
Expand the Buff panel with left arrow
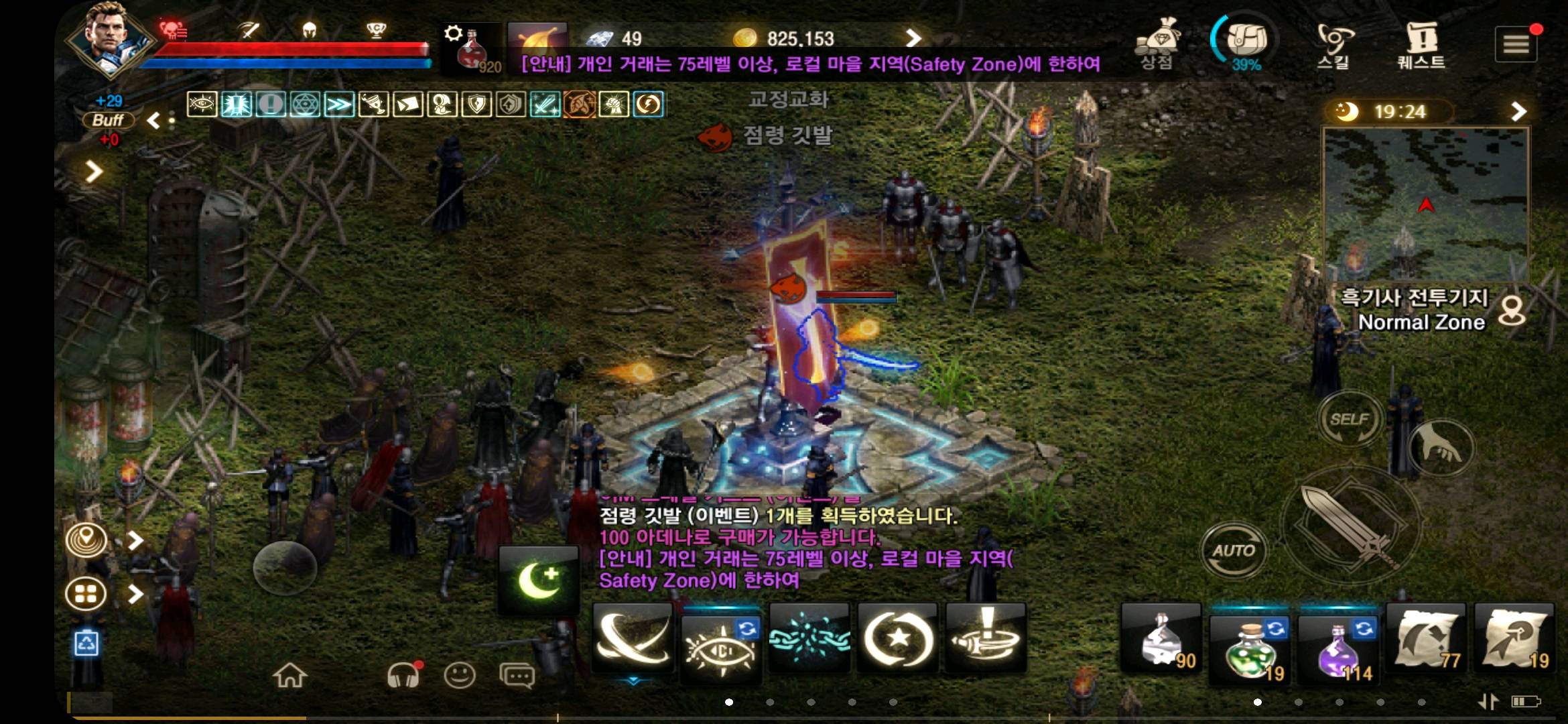point(153,119)
